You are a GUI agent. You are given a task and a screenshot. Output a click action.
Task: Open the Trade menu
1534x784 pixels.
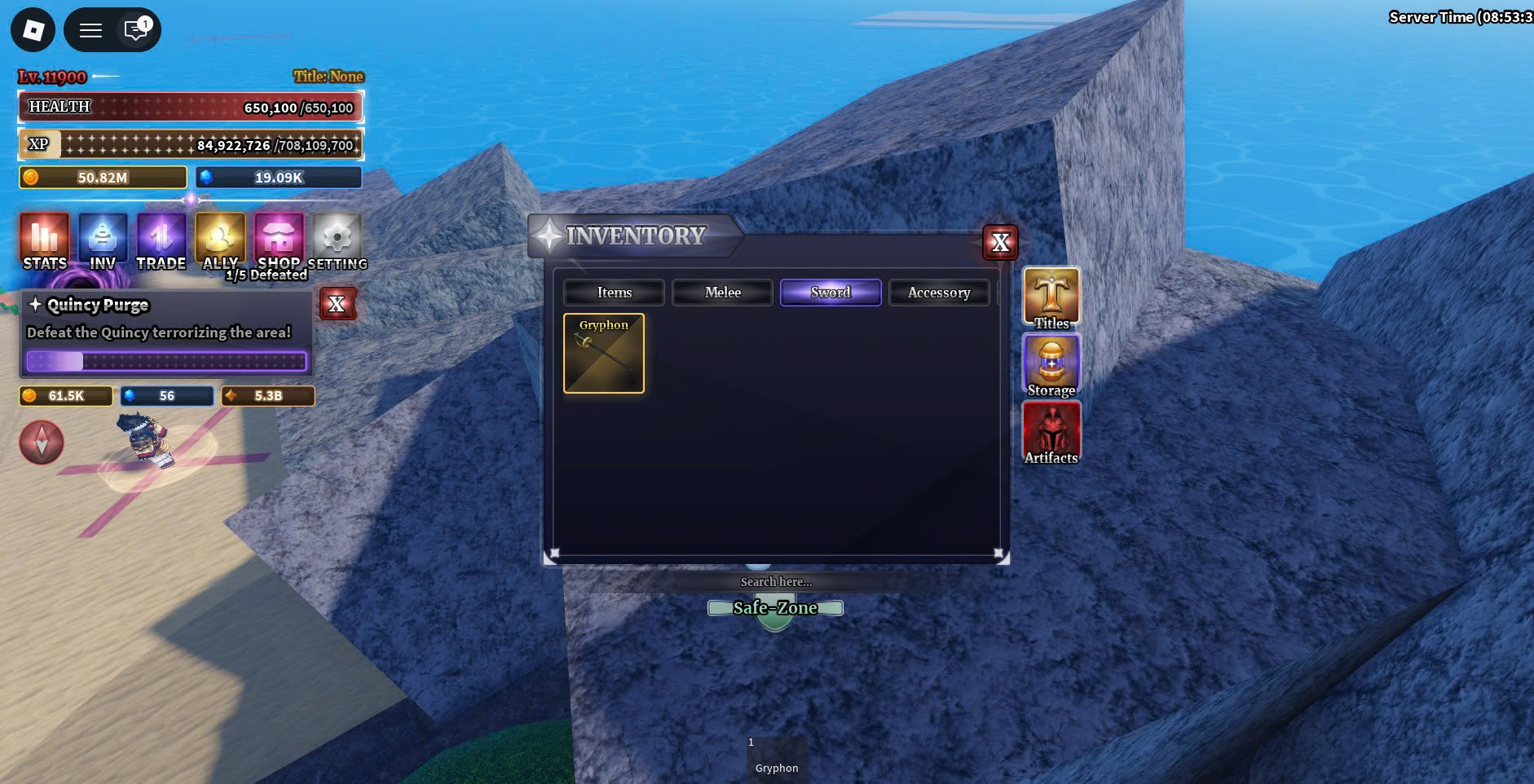click(161, 241)
